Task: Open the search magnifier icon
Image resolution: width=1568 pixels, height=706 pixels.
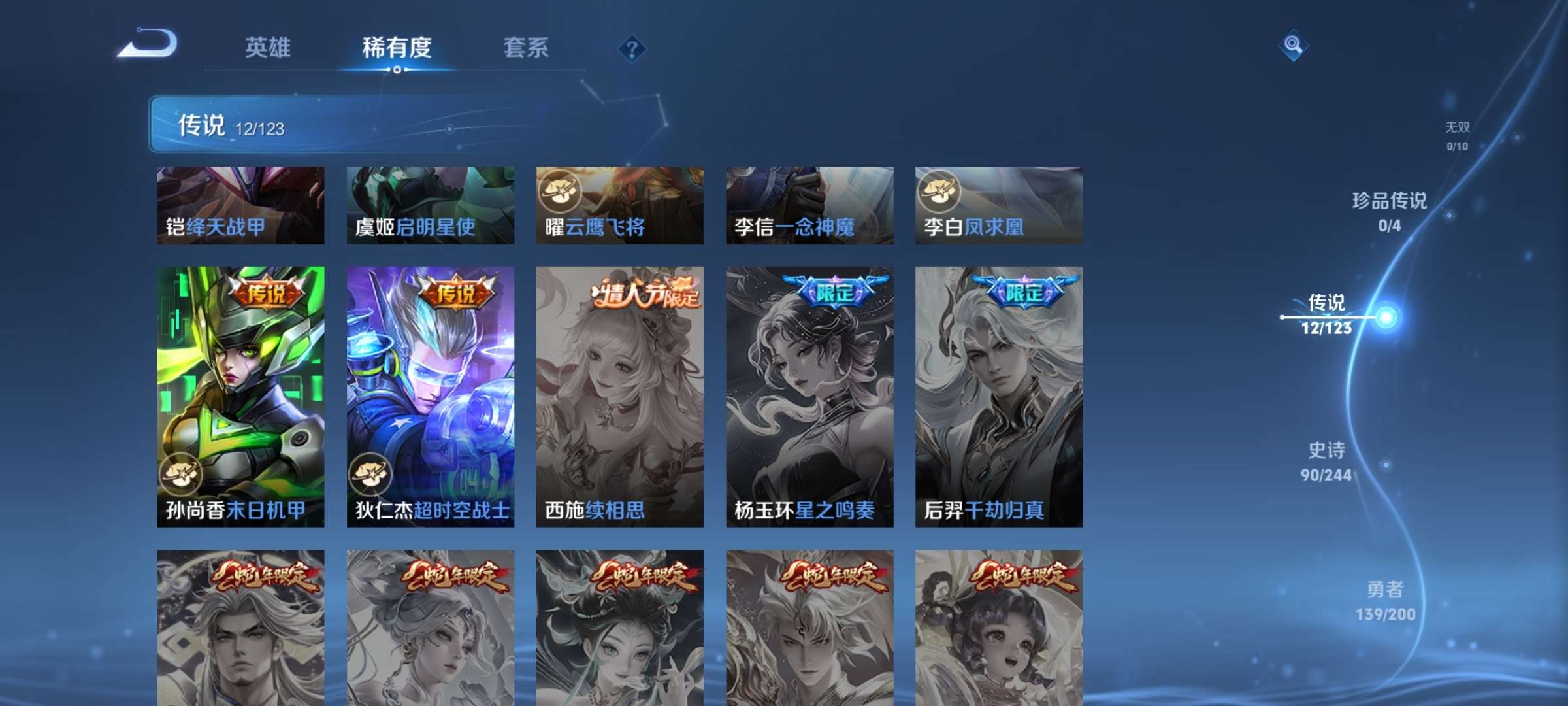Action: (1292, 47)
